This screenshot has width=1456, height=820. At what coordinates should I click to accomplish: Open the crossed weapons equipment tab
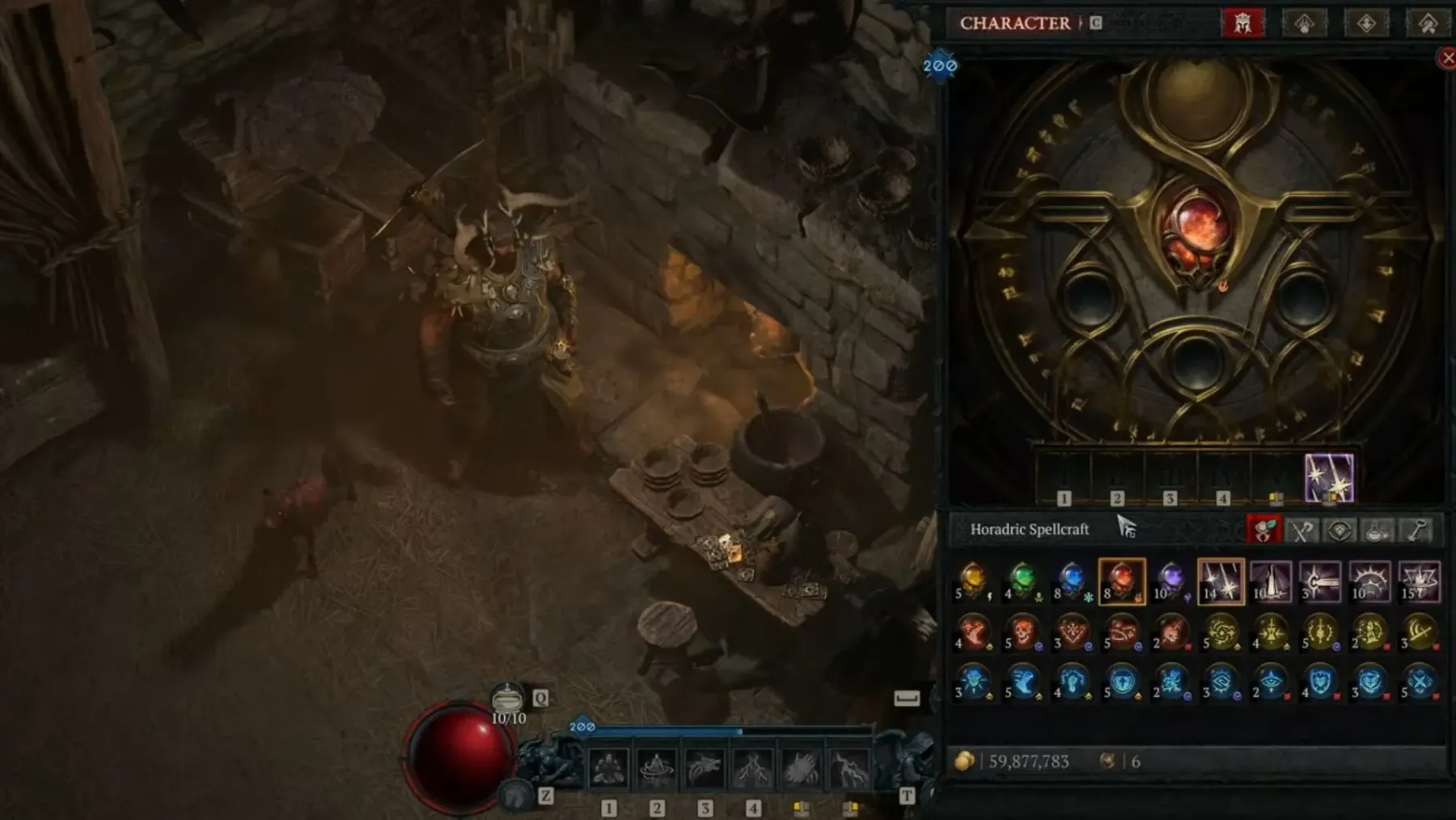coord(1301,530)
